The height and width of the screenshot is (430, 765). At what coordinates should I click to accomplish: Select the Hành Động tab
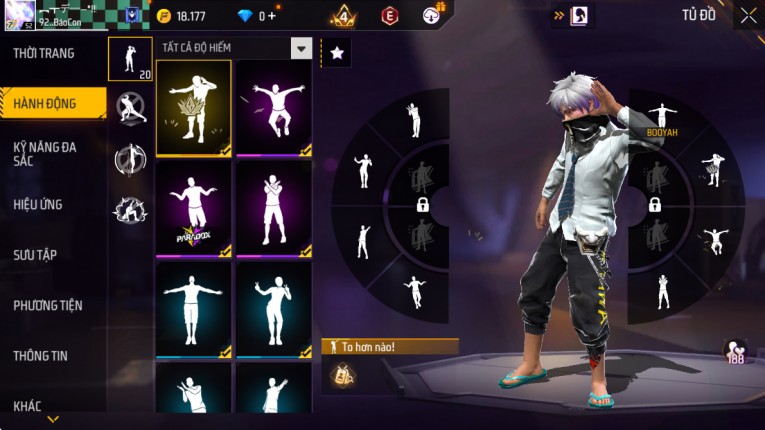45,103
